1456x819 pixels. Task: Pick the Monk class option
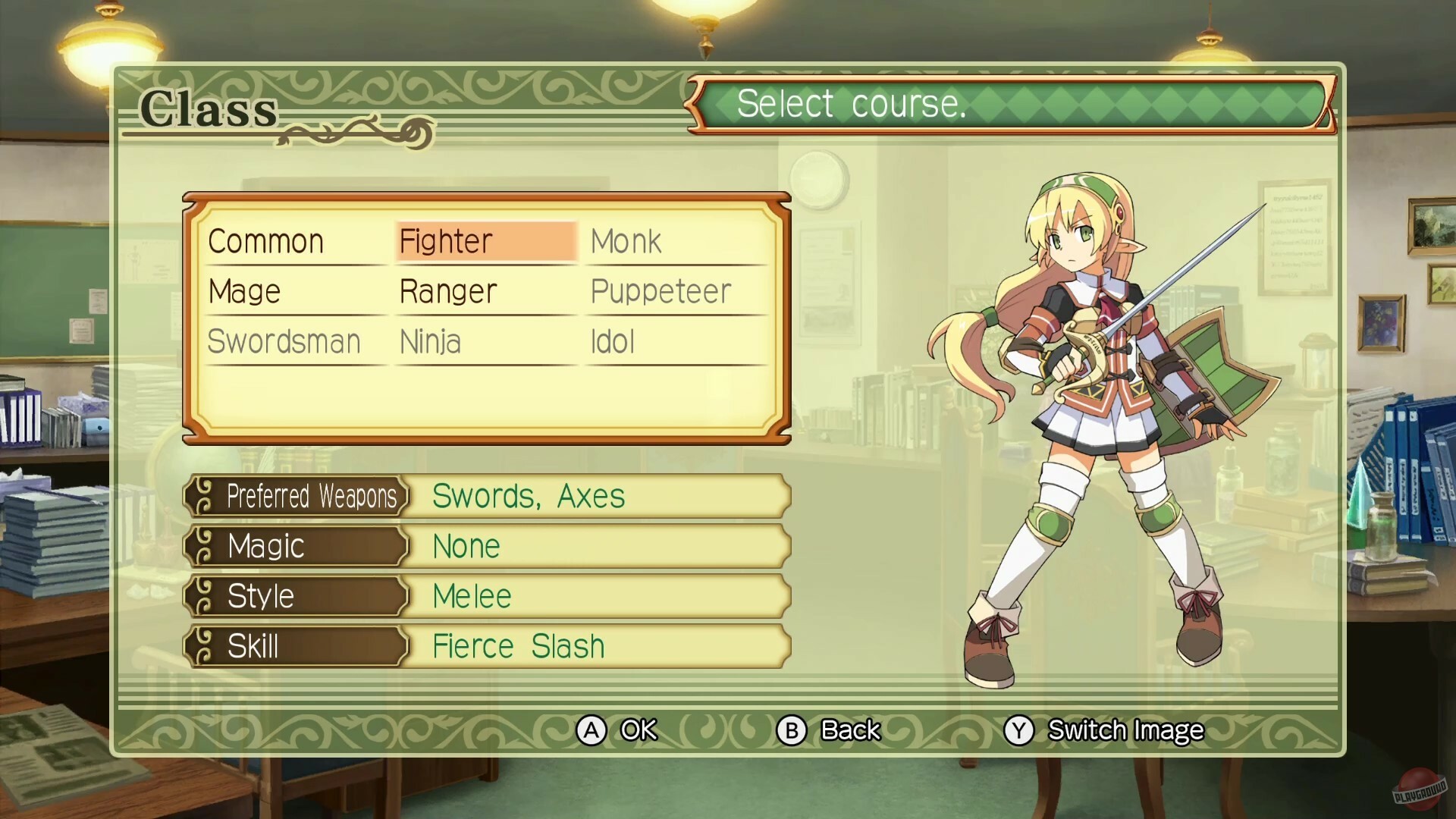click(626, 242)
